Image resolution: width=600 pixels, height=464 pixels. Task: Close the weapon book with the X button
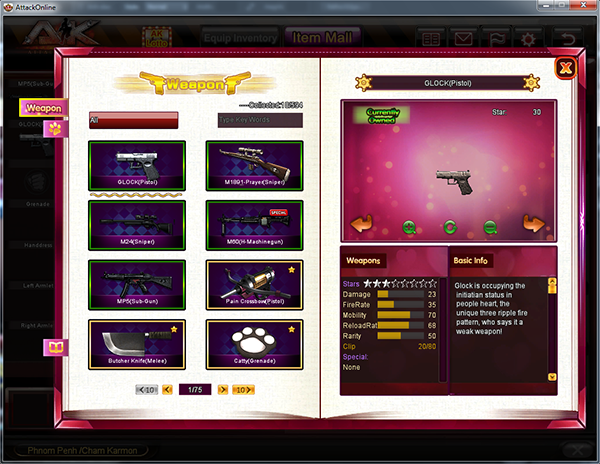[x=564, y=68]
